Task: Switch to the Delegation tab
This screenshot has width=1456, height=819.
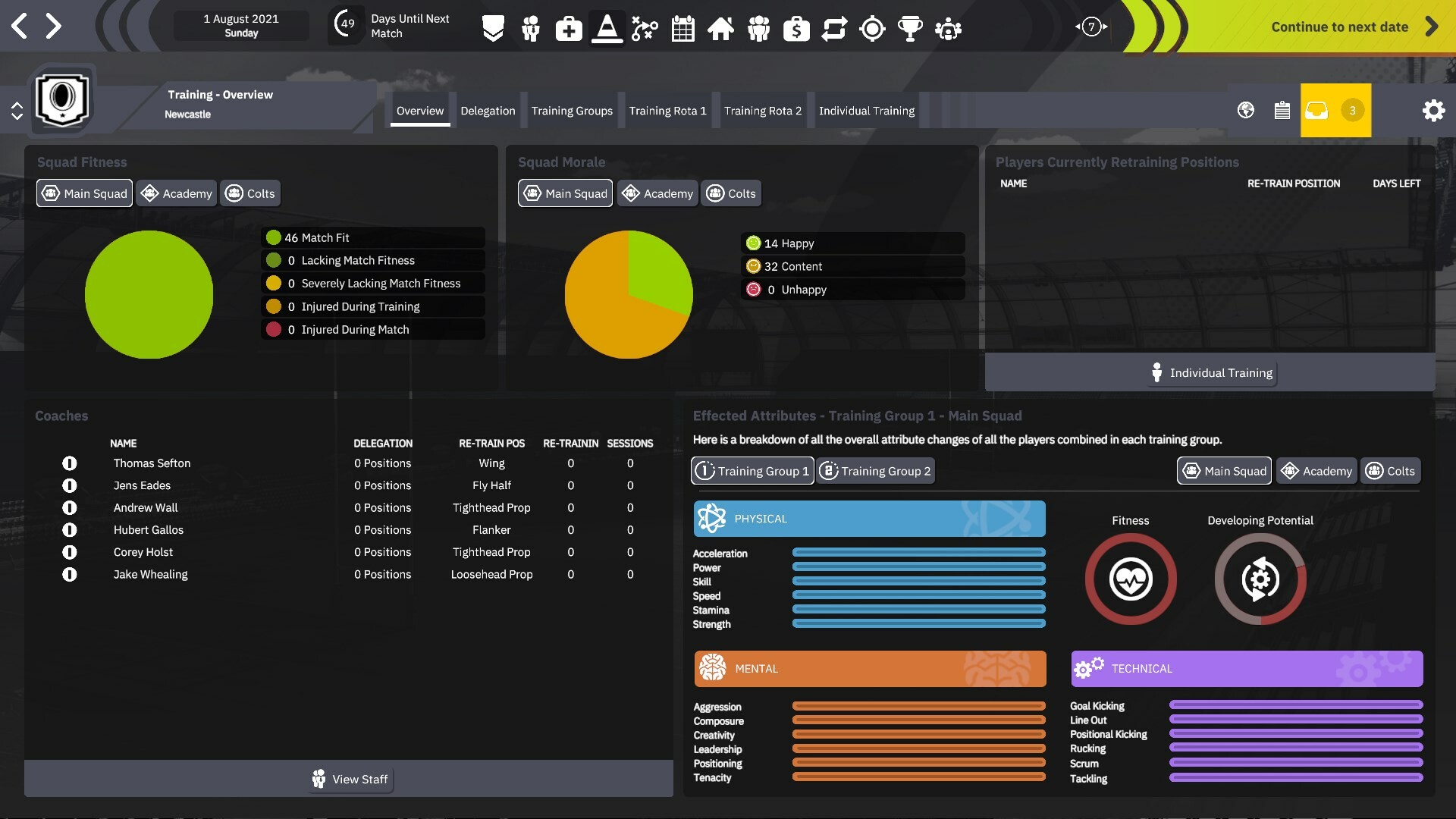Action: coord(488,110)
